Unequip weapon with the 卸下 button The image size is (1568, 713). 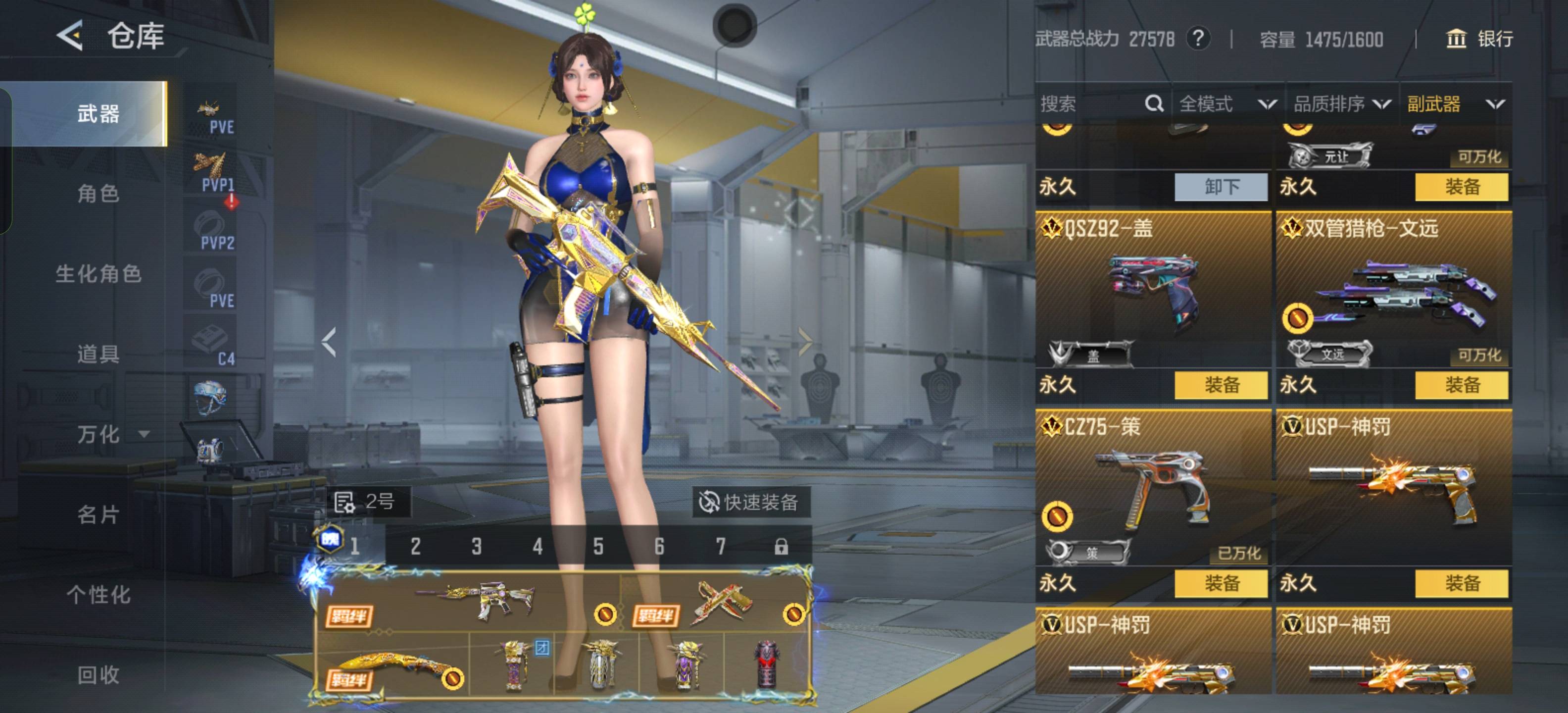click(1221, 186)
